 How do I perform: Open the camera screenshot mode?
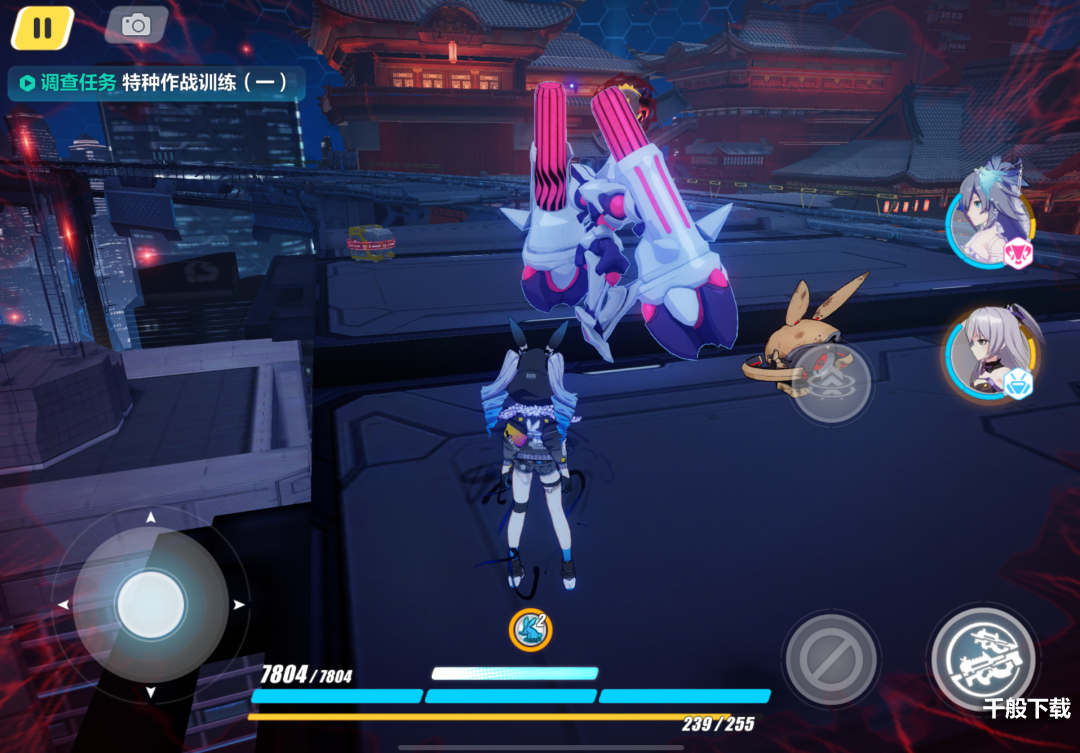point(136,26)
